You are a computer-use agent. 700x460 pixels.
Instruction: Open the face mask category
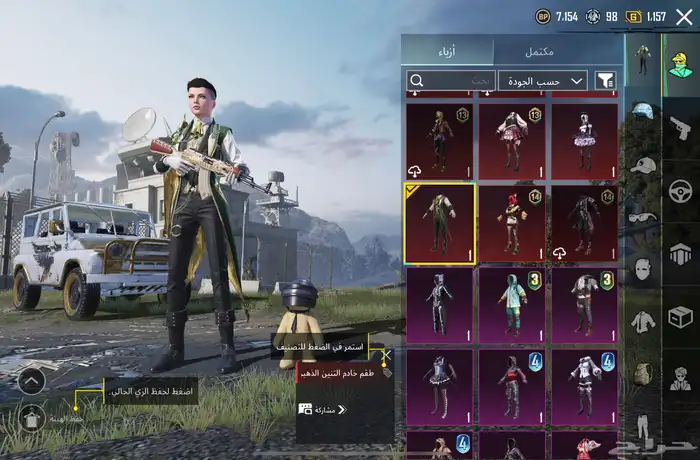point(642,268)
